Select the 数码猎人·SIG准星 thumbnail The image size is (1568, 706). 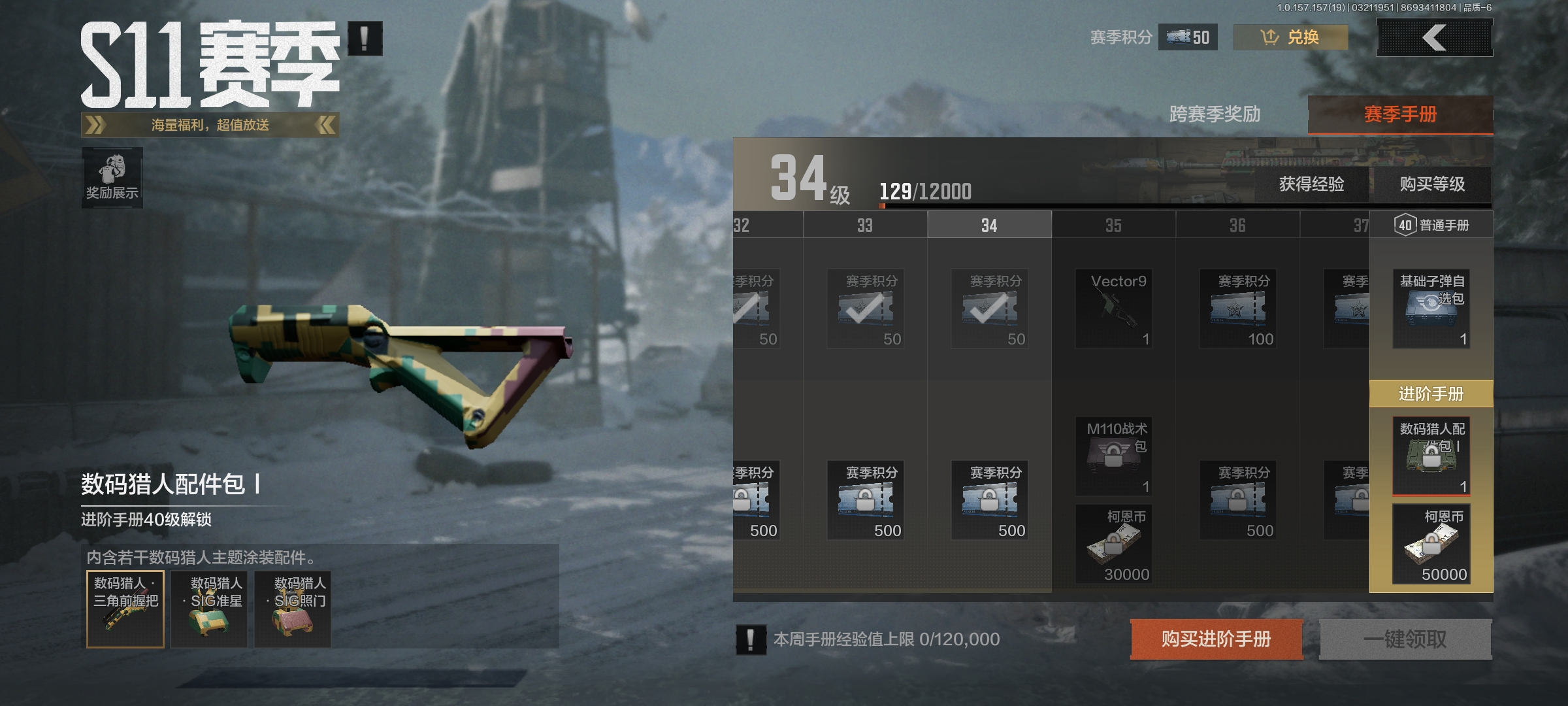(x=209, y=609)
